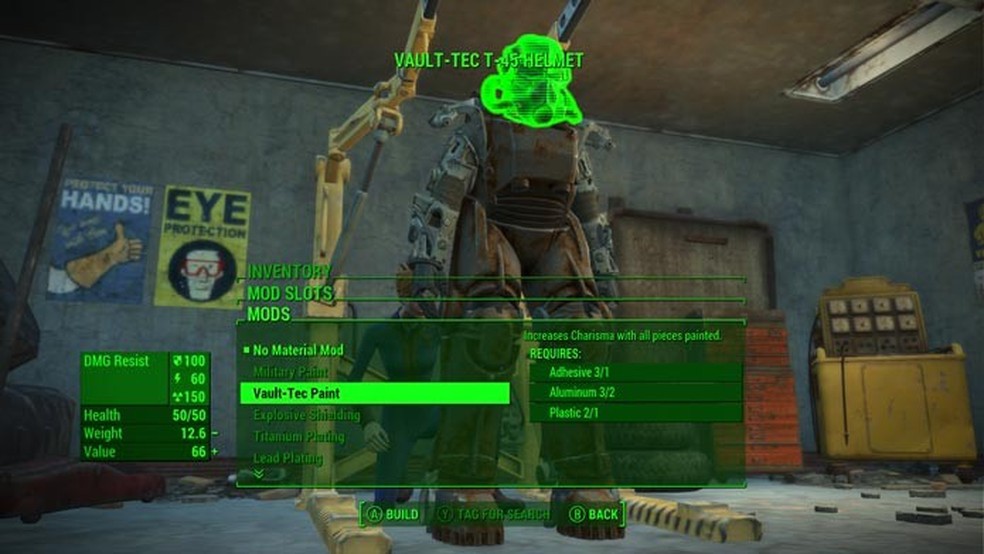Click the down chevron below the mods list
The image size is (984, 554).
(258, 474)
